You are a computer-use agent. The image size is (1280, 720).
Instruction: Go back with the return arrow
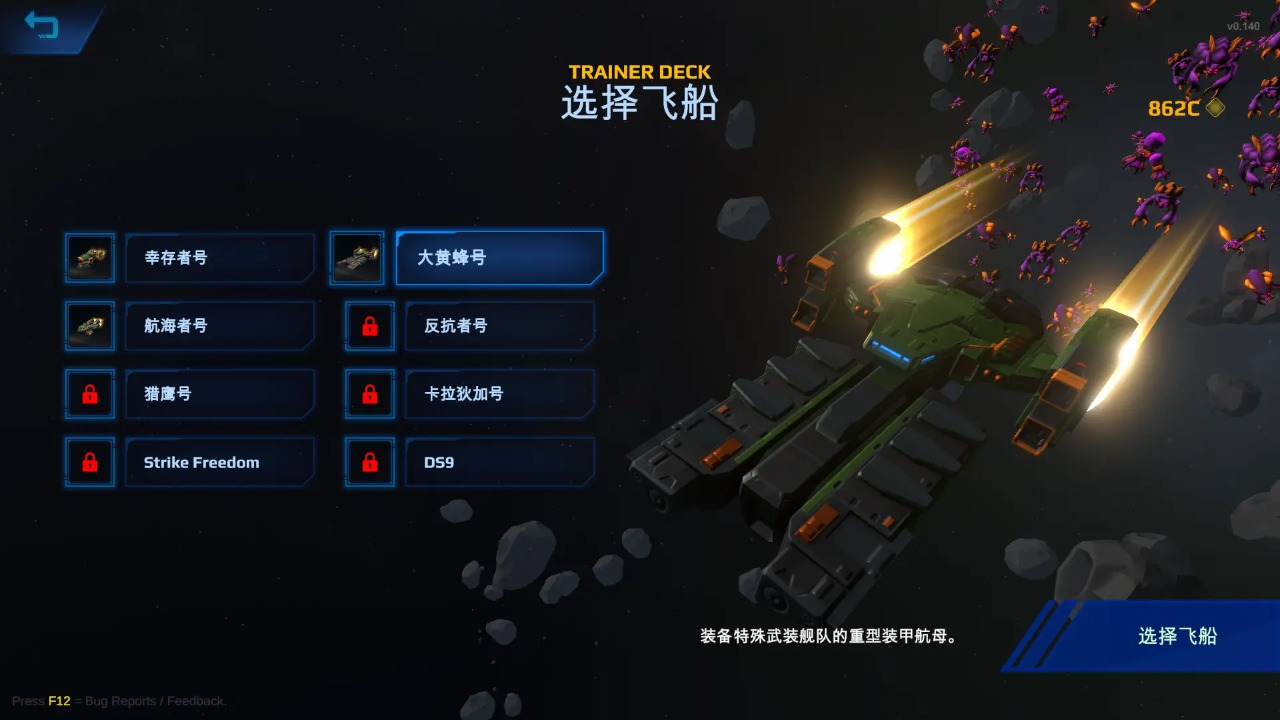[x=42, y=25]
